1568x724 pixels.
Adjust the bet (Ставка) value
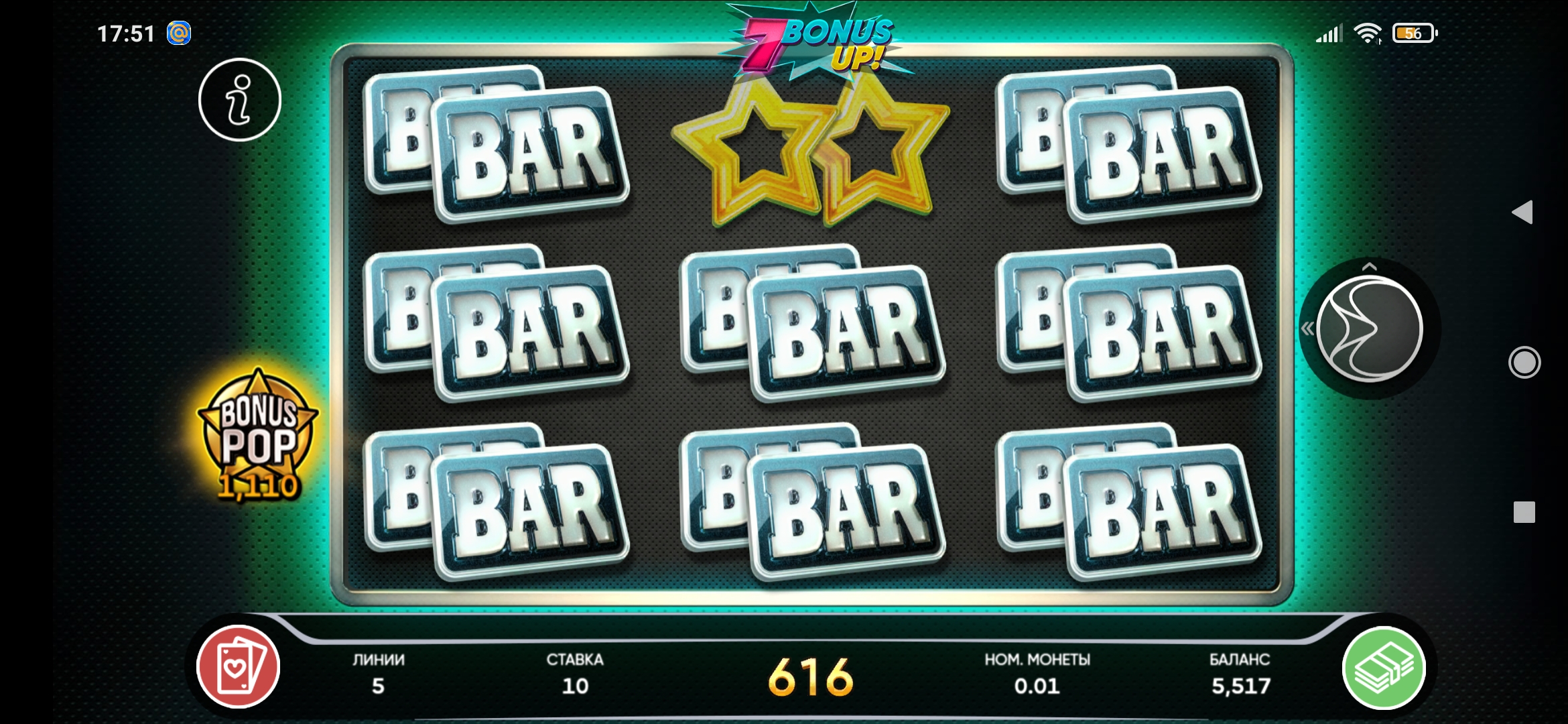pos(575,674)
